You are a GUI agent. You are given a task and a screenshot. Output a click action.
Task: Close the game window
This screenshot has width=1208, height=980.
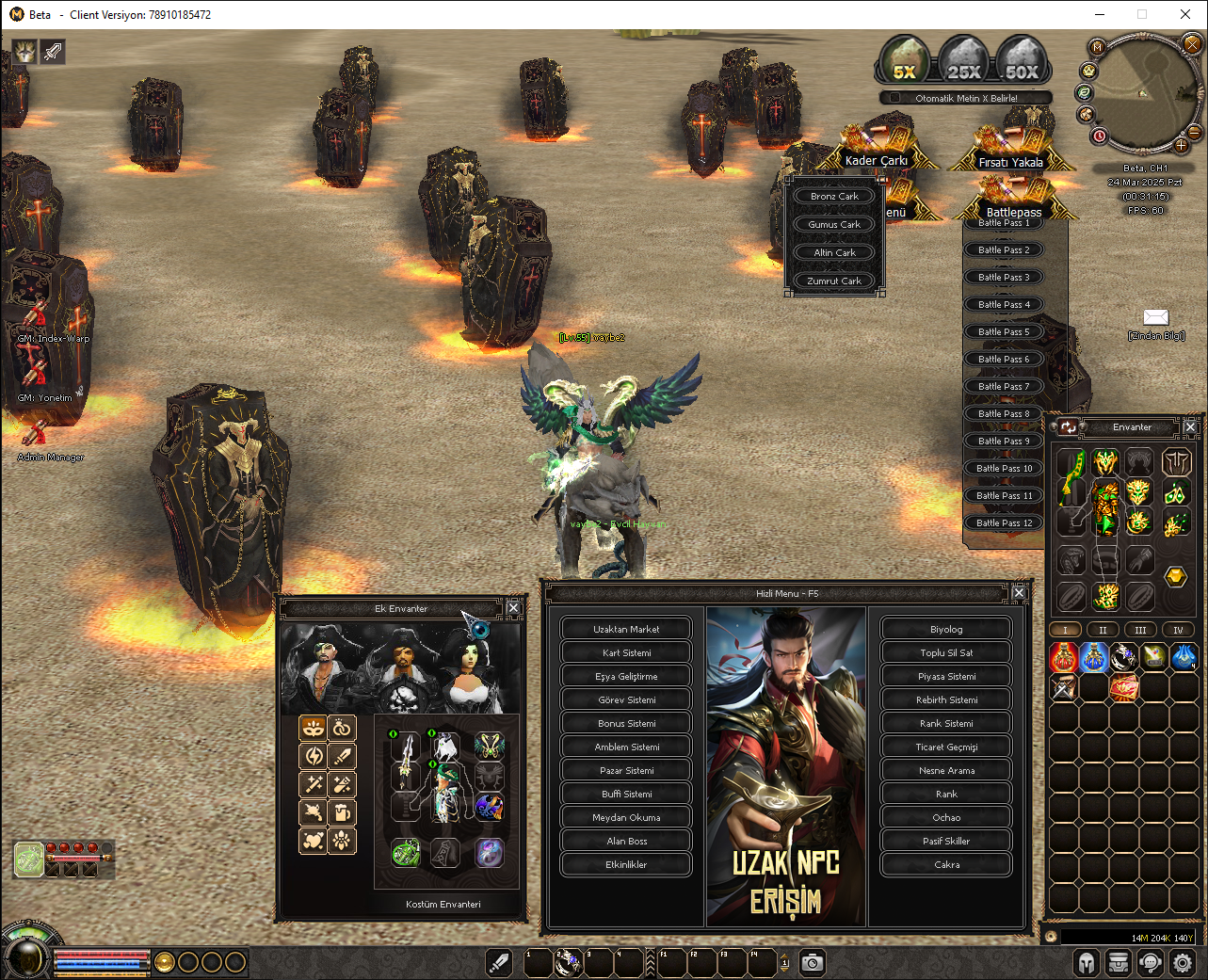pos(1185,14)
